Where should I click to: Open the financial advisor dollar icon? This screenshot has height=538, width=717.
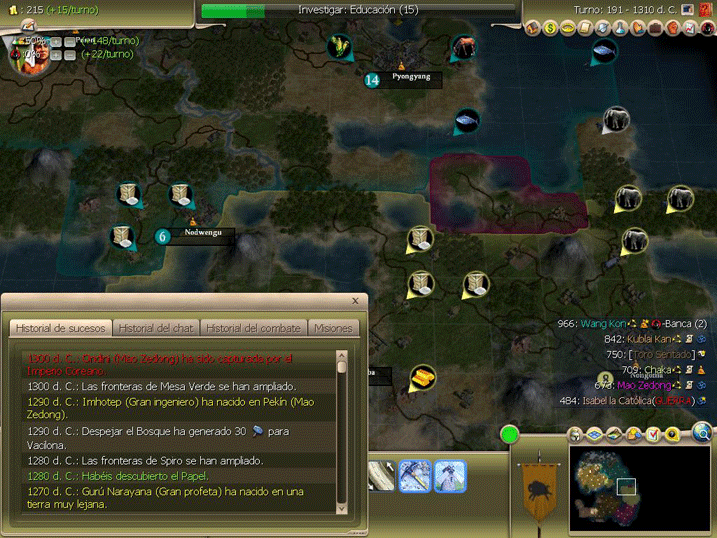(551, 28)
